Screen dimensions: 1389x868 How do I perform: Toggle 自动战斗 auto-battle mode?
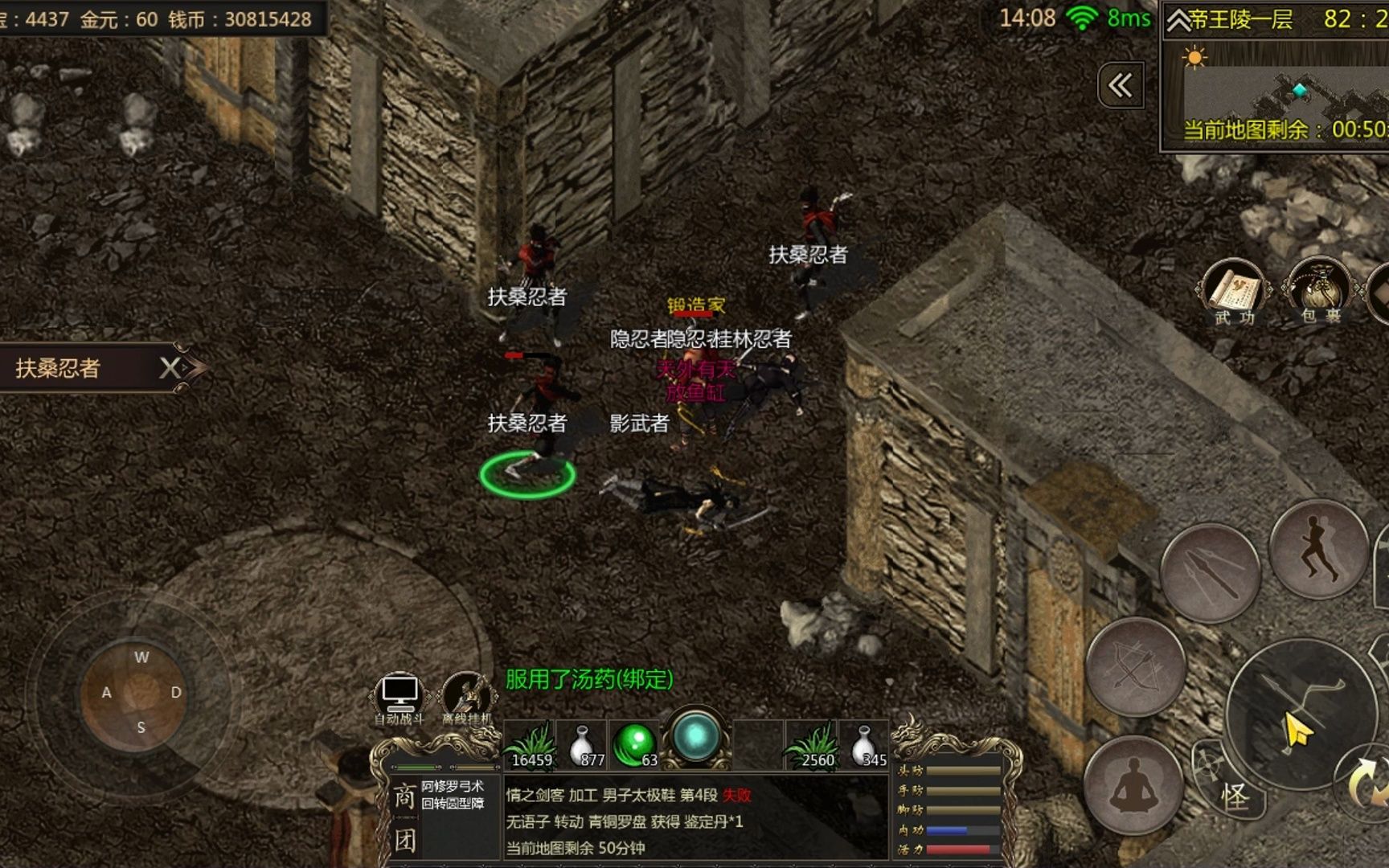[399, 694]
